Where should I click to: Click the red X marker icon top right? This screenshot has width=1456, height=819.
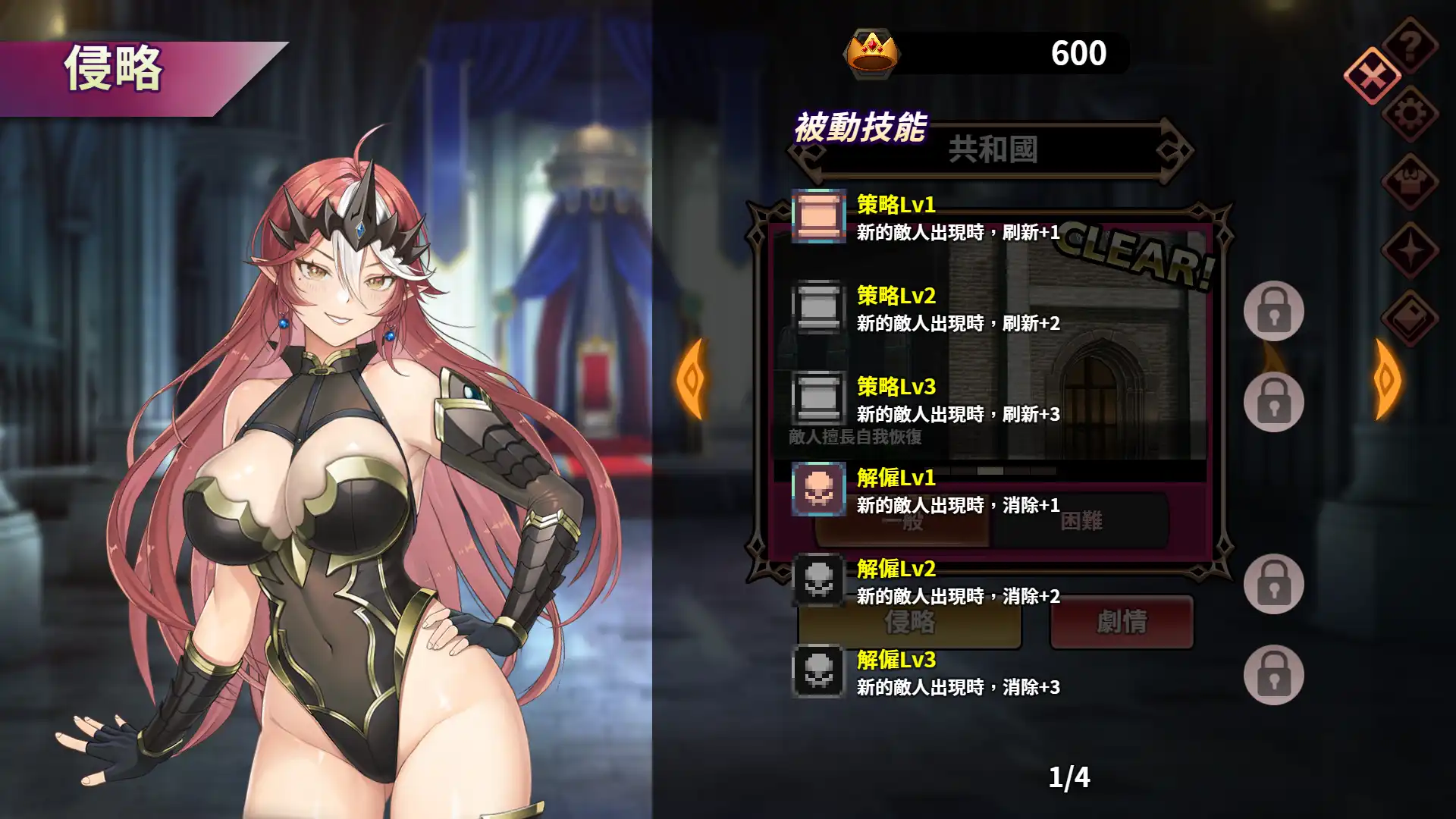click(1371, 76)
